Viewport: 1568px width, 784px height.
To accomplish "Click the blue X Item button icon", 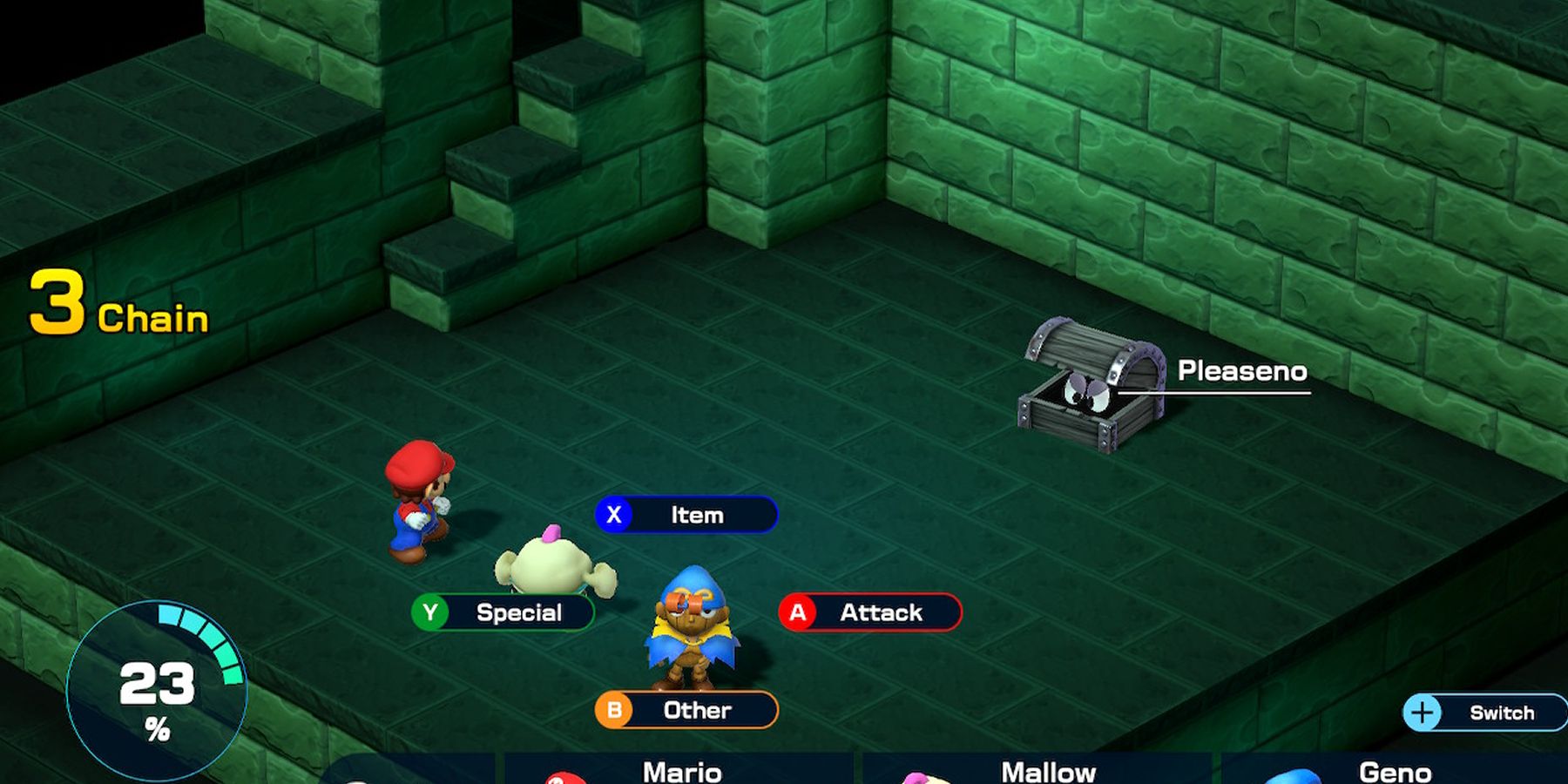I will coord(616,515).
